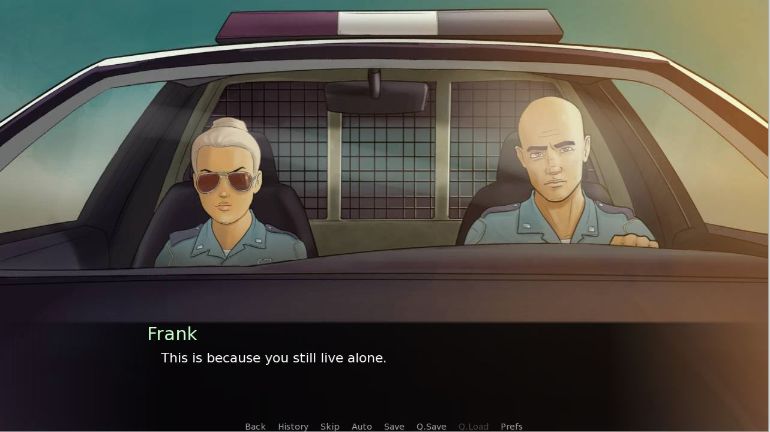Open the Prefs settings menu
This screenshot has width=770, height=432.
tap(511, 427)
